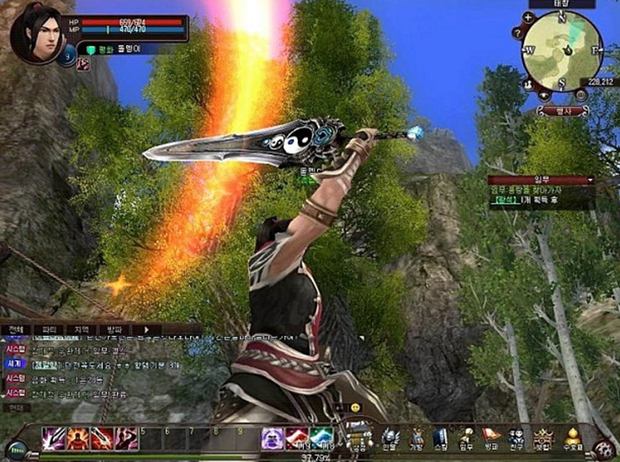The width and height of the screenshot is (620, 462).
Task: Open the circular minimap
Action: pyautogui.click(x=560, y=49)
